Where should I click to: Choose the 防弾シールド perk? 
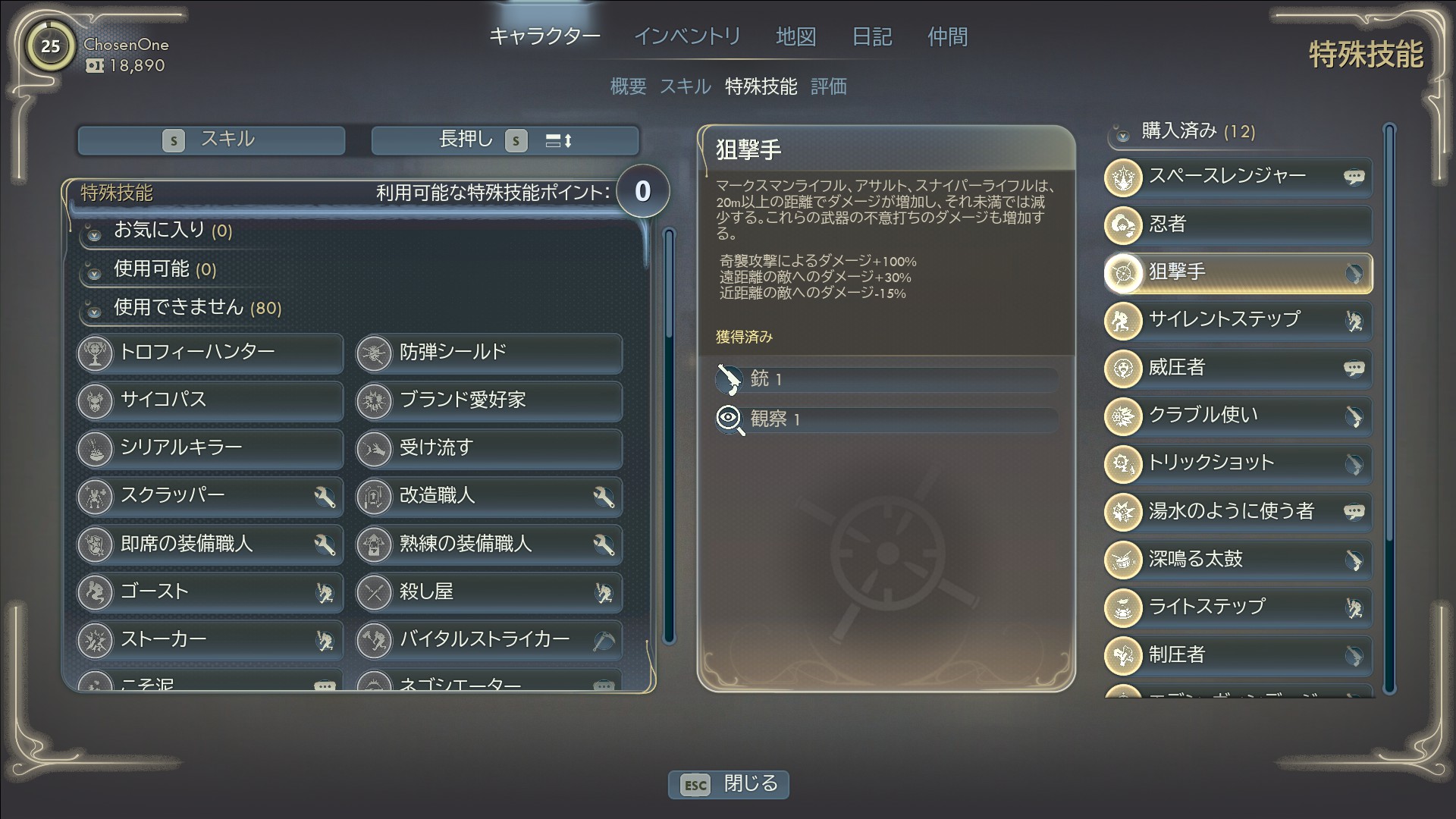click(489, 353)
